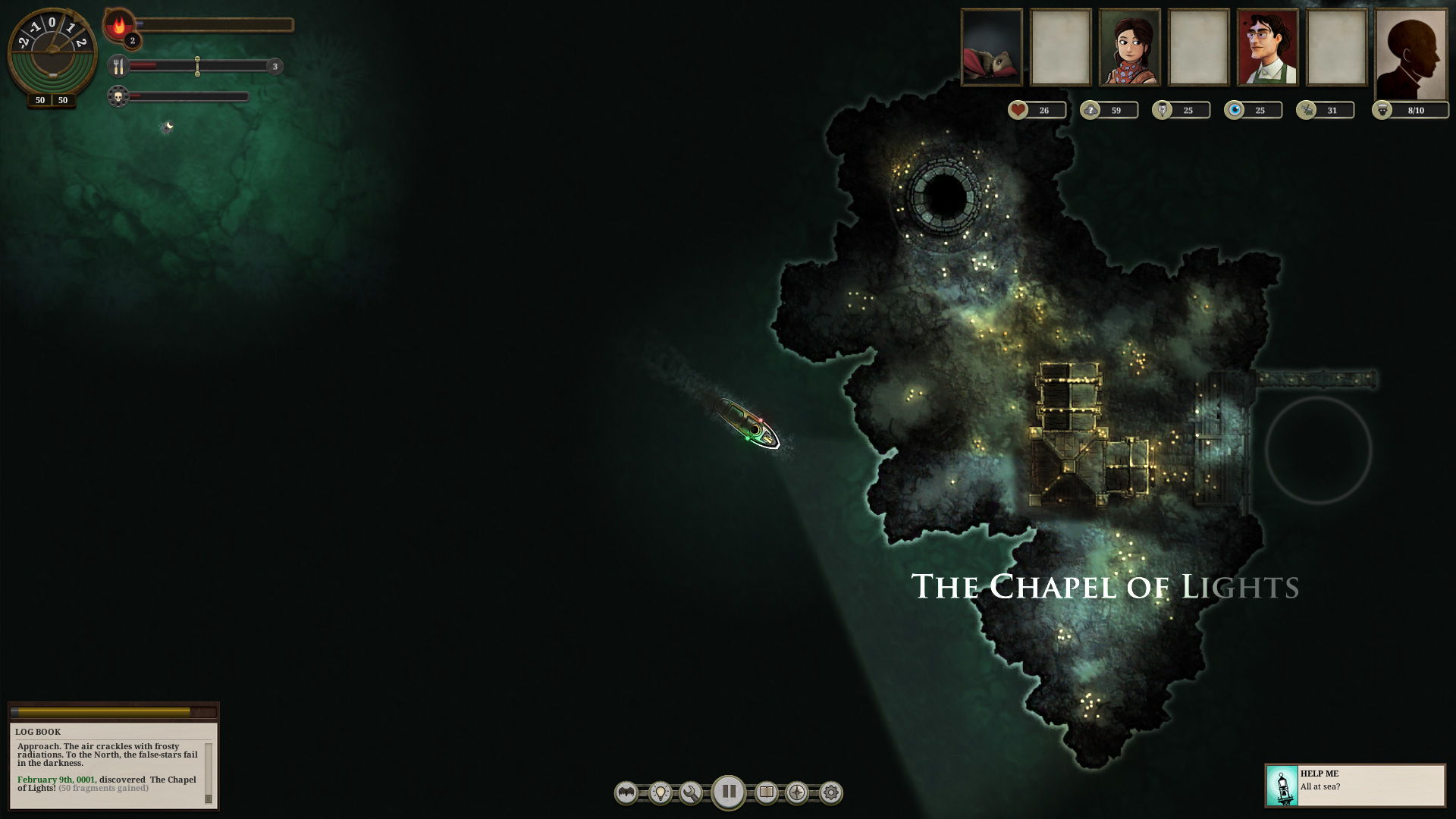Pause the game with the pause button
Screen dimensions: 1456x819
point(729,792)
